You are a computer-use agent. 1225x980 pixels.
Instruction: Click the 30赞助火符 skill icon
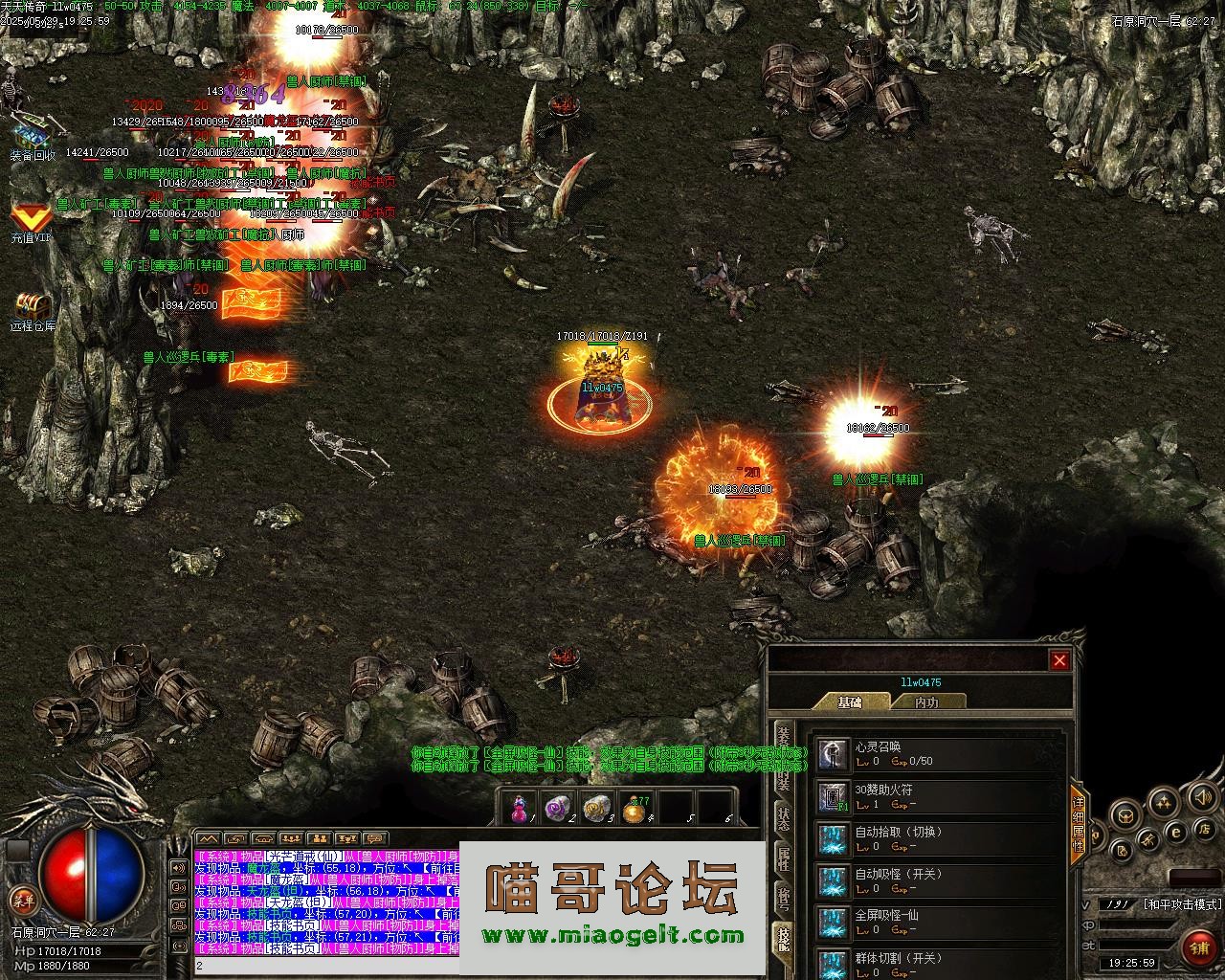click(x=833, y=797)
